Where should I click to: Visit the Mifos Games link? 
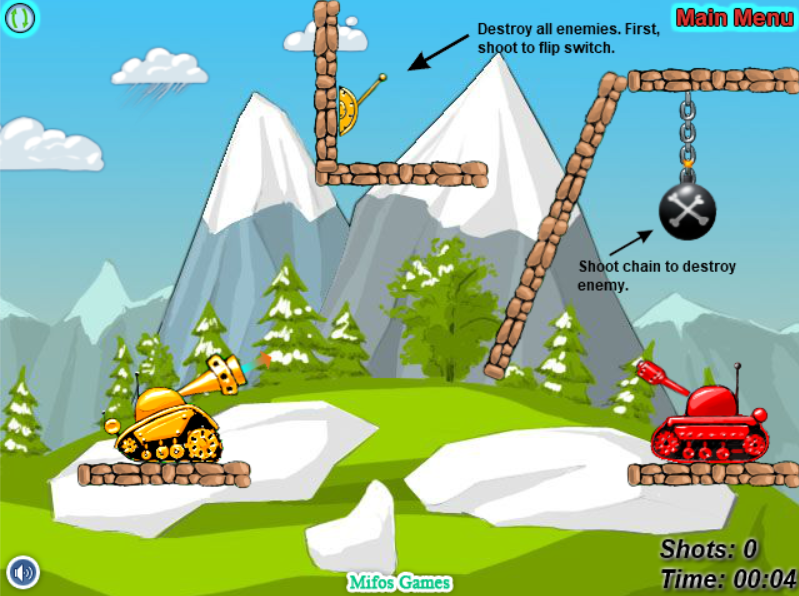pyautogui.click(x=400, y=582)
